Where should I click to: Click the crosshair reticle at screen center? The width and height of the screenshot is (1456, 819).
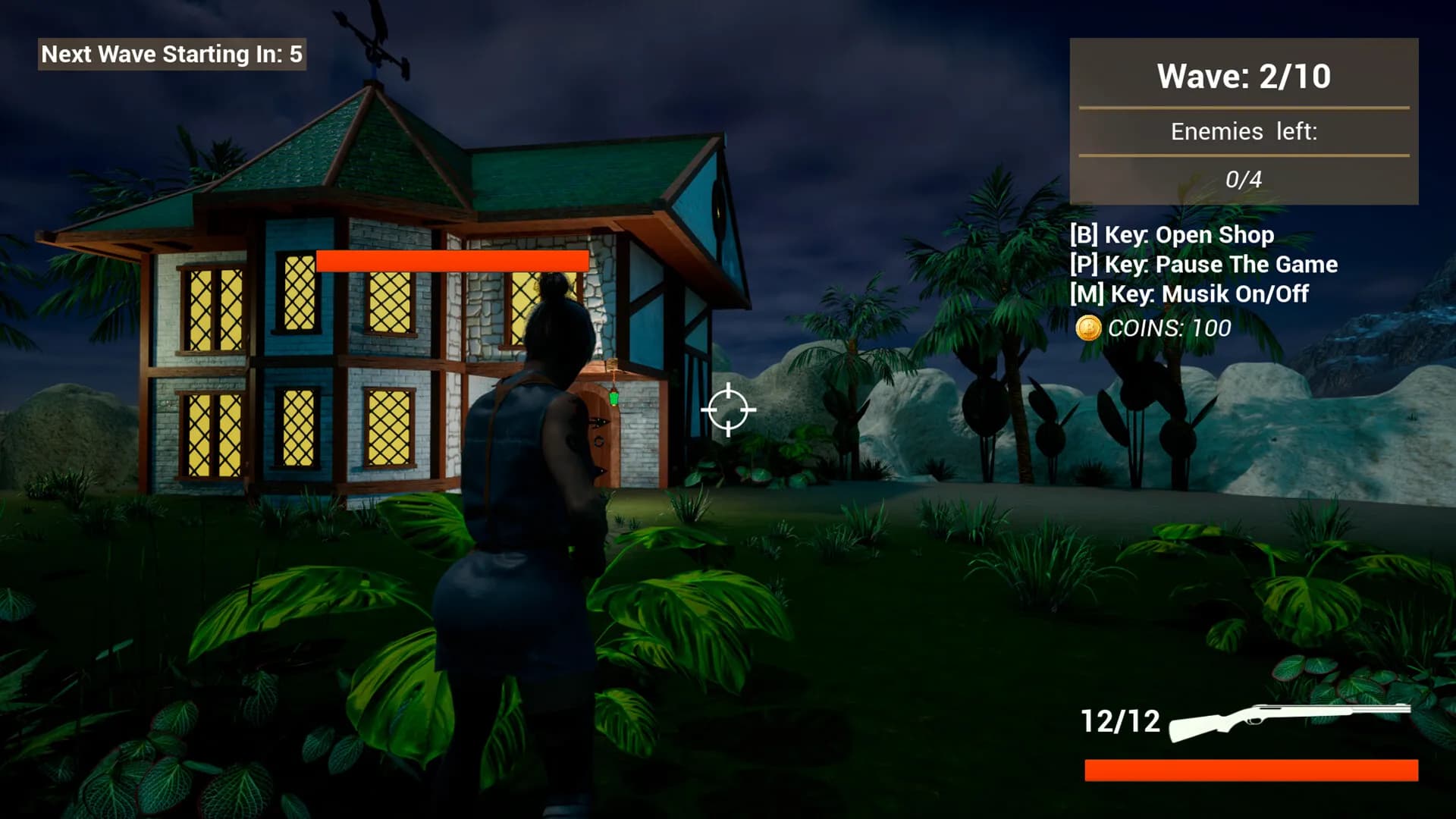click(729, 409)
